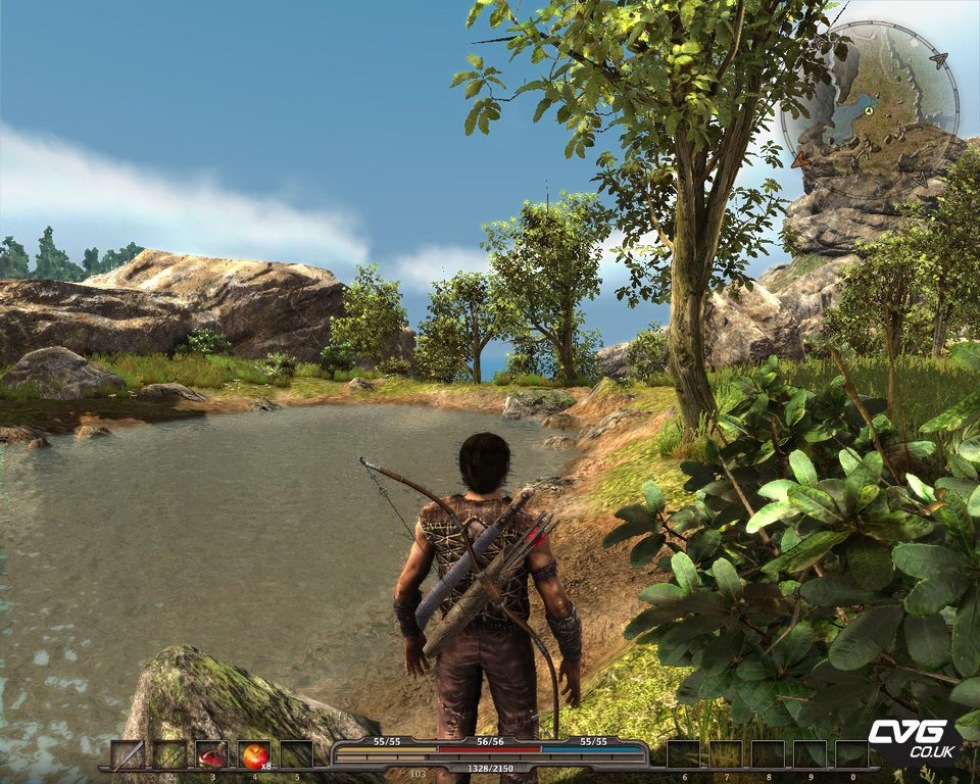Equip the weapon in hotbar slot 1
The image size is (980, 784).
pos(127,754)
